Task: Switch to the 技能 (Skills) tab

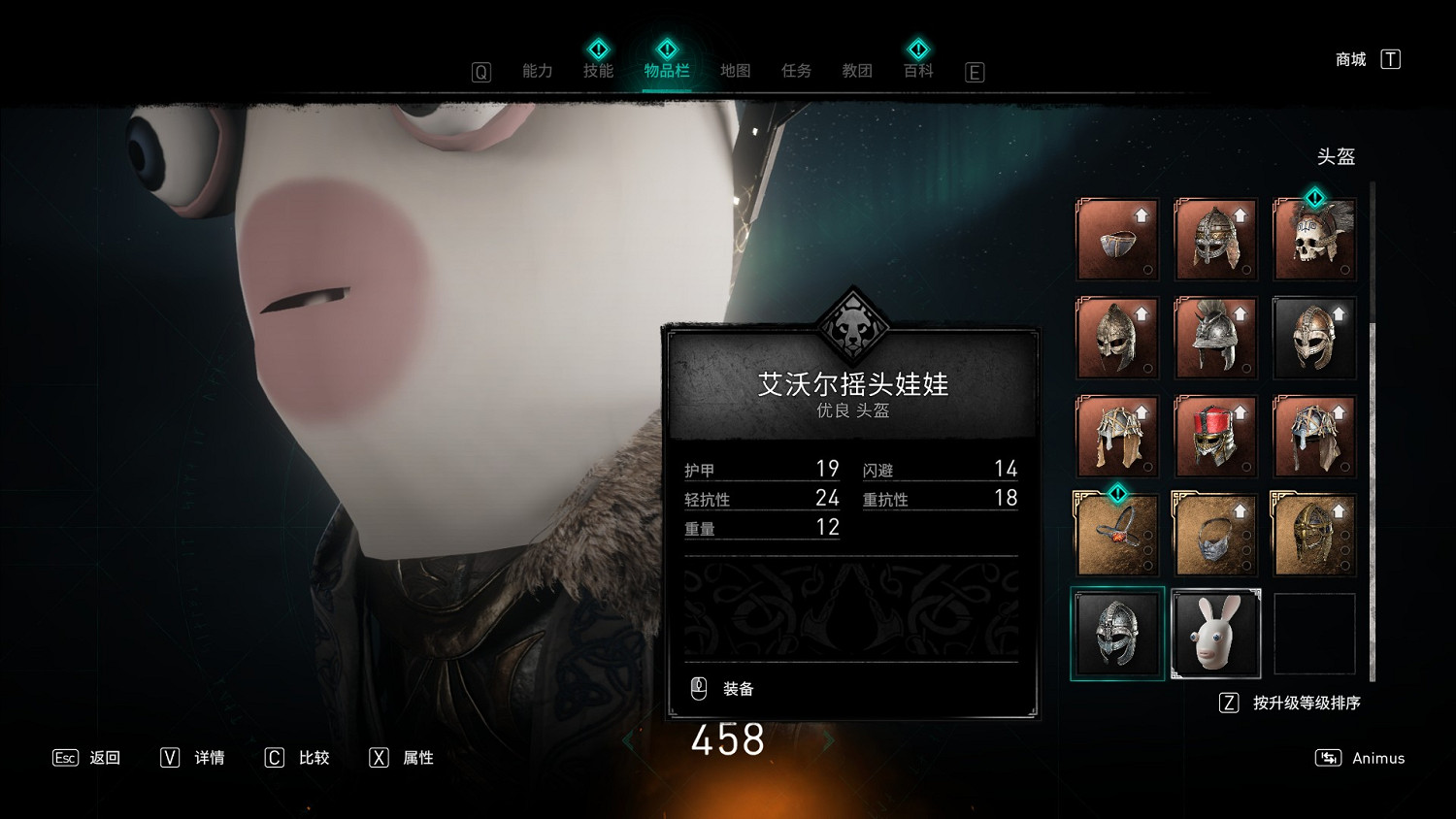Action: (599, 70)
